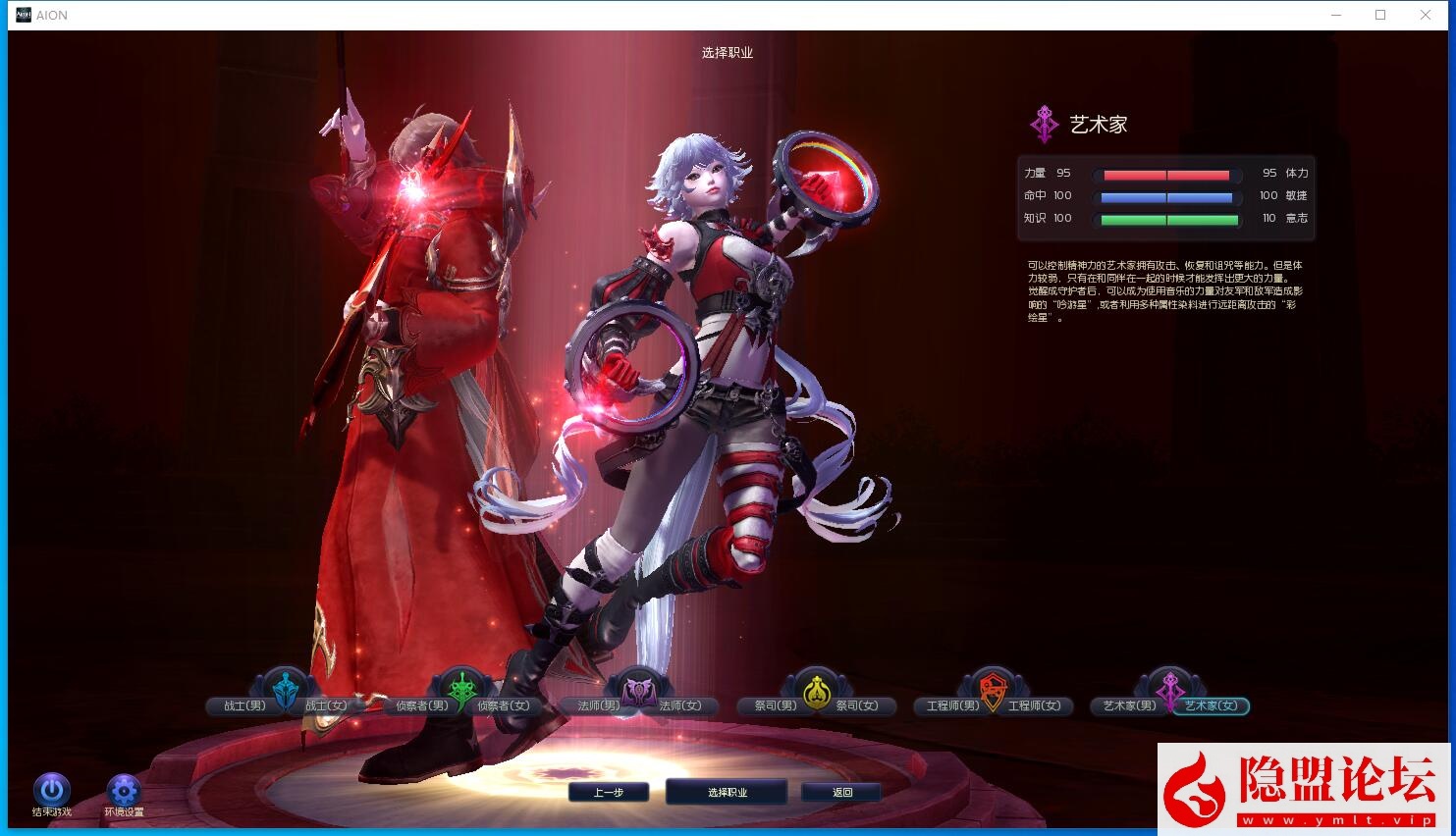The width and height of the screenshot is (1456, 836).
Task: Switch to the 侦察者(女) female scout option
Action: (505, 705)
